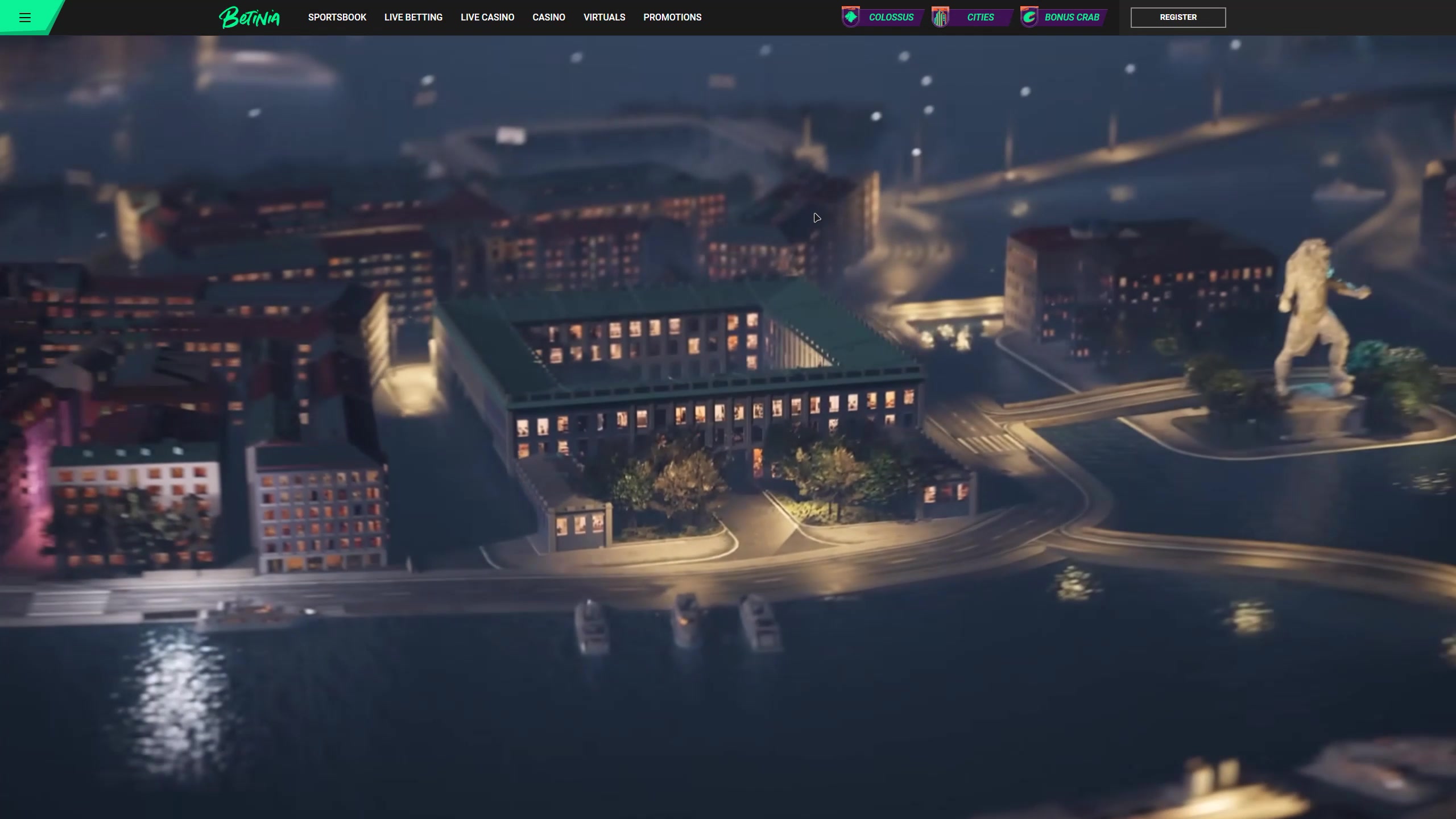Open the hamburger side menu

(24, 18)
